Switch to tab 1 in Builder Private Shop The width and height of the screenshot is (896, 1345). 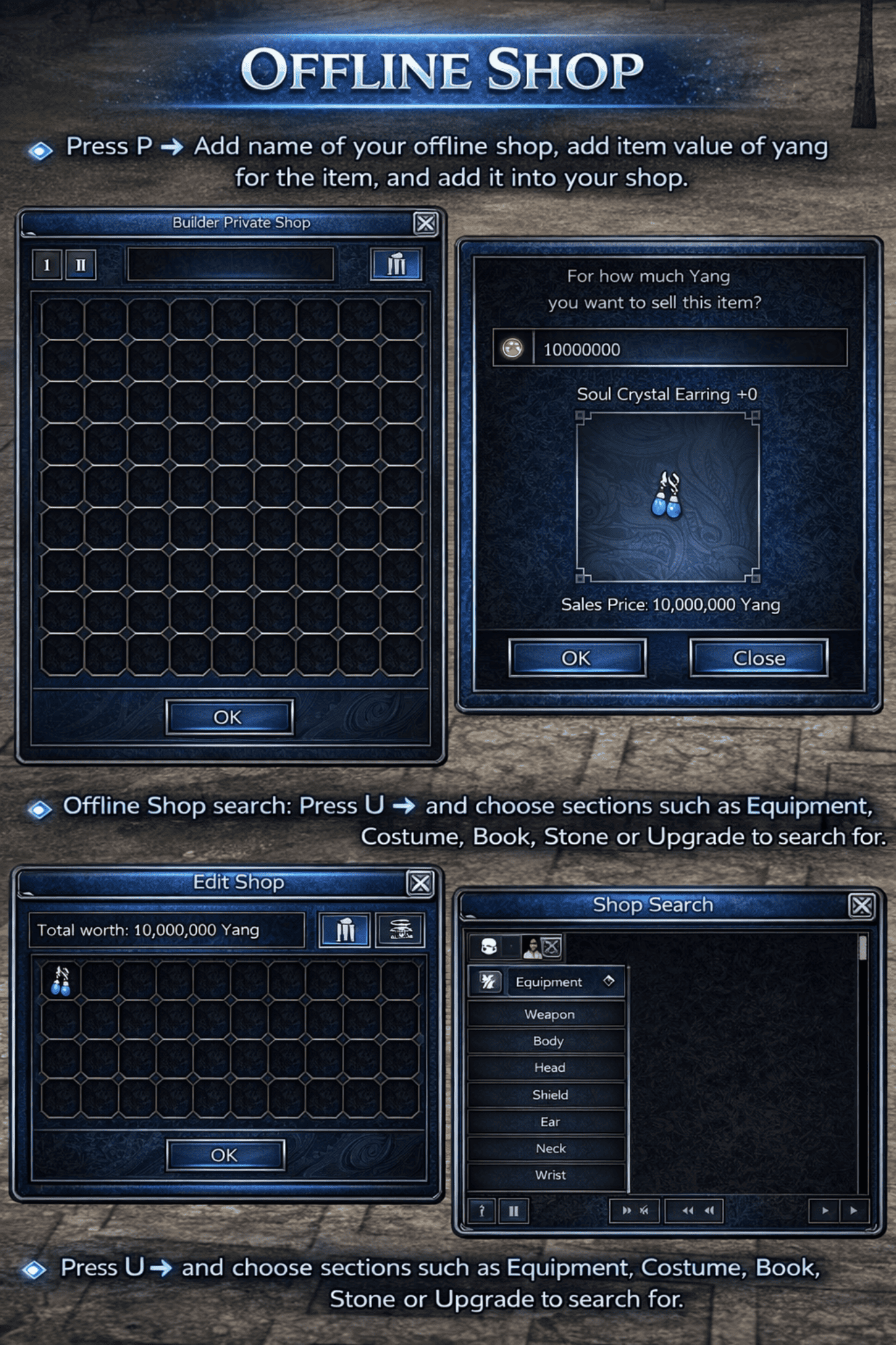point(46,266)
